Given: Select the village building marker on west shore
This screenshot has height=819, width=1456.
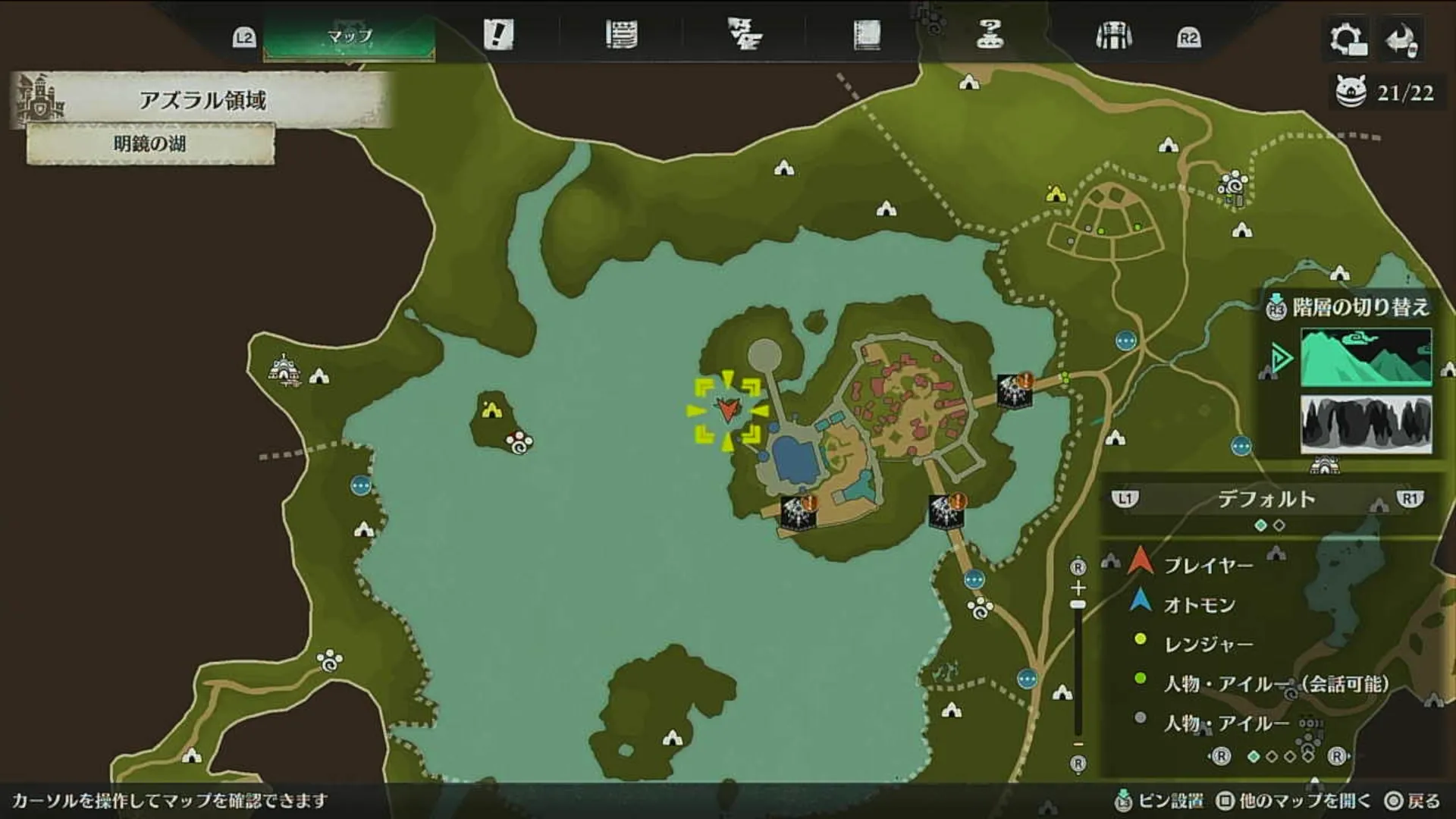Looking at the screenshot, I should [x=284, y=370].
